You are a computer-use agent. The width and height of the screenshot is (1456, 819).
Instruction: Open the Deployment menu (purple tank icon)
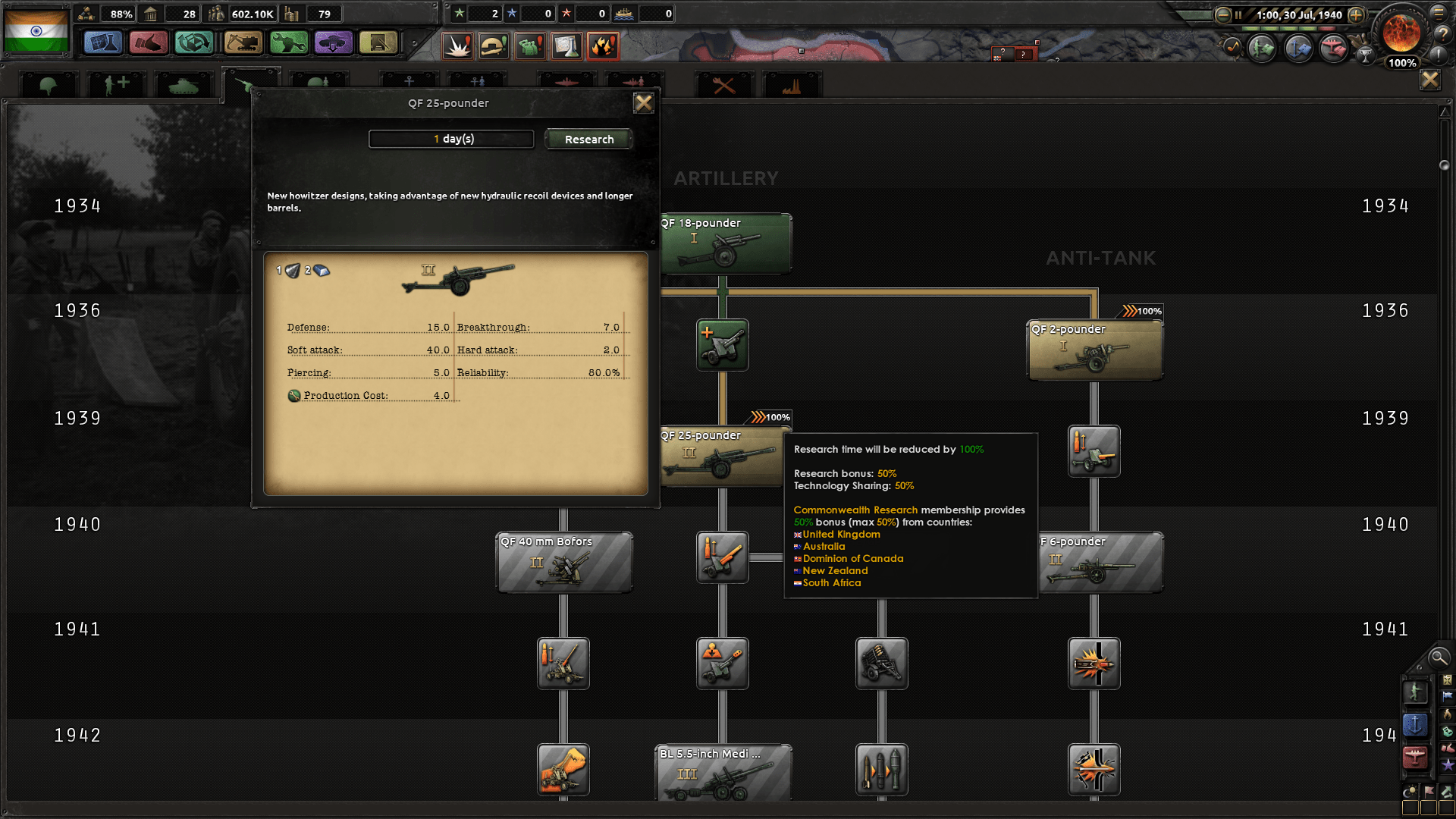pyautogui.click(x=334, y=43)
